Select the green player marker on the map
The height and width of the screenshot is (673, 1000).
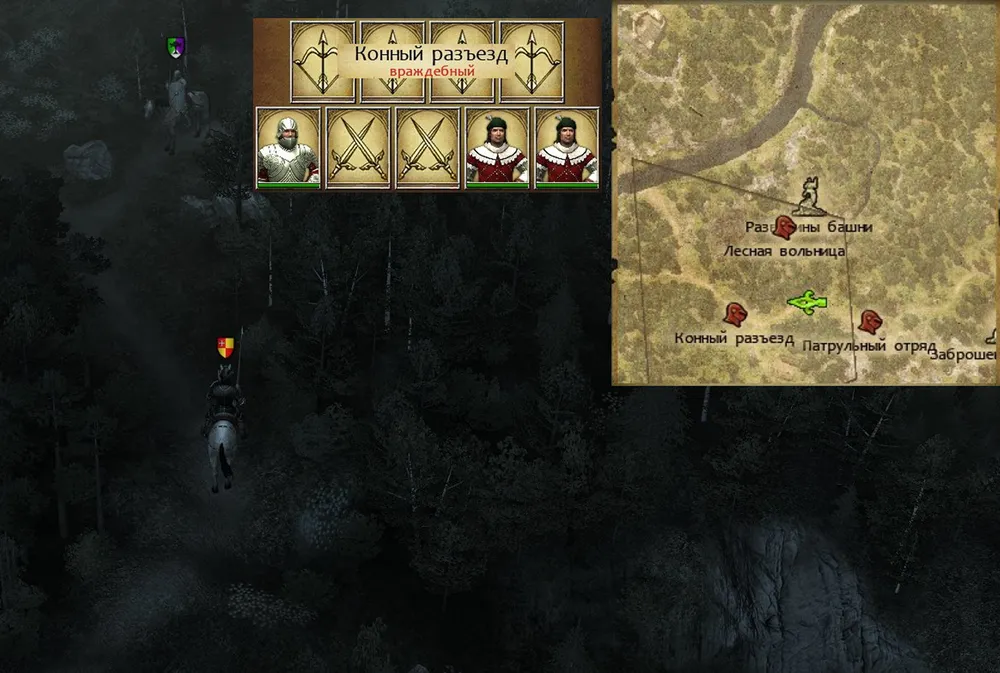click(806, 300)
